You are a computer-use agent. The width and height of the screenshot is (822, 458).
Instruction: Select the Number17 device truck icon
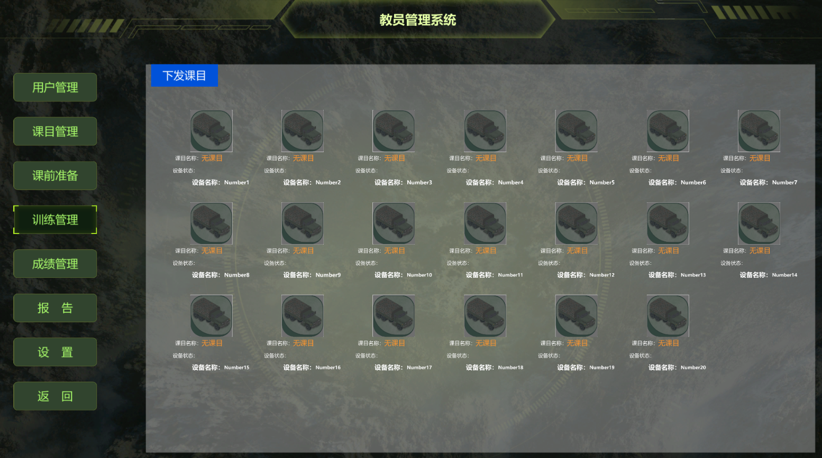394,316
